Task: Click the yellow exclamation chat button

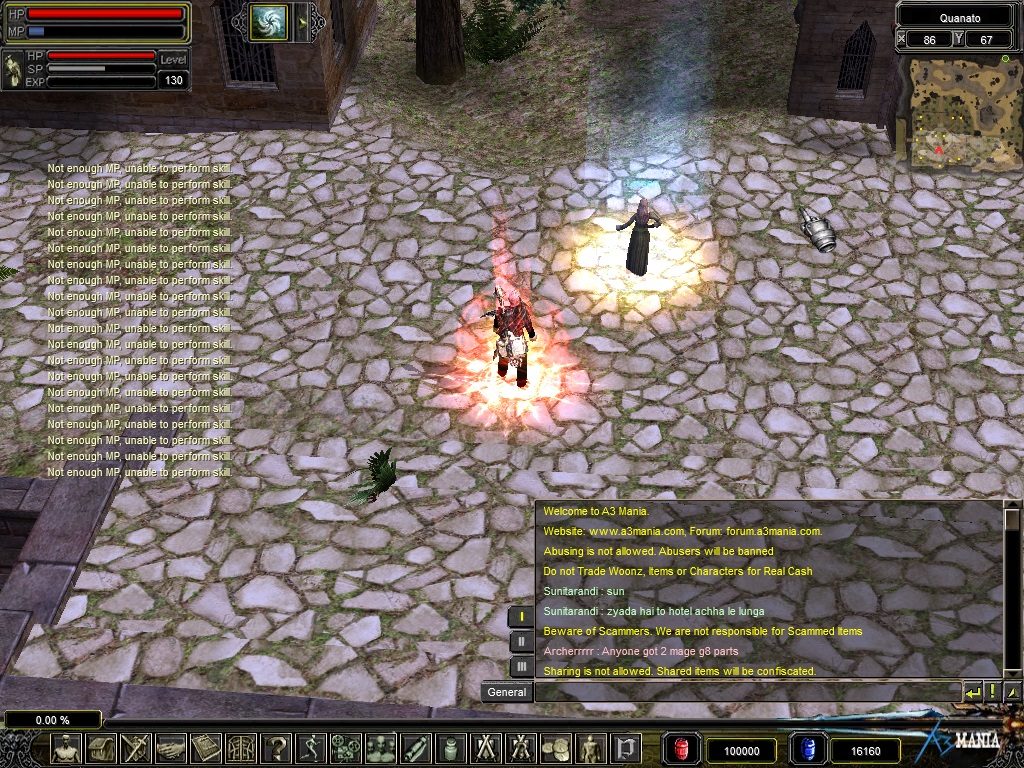Action: [992, 692]
